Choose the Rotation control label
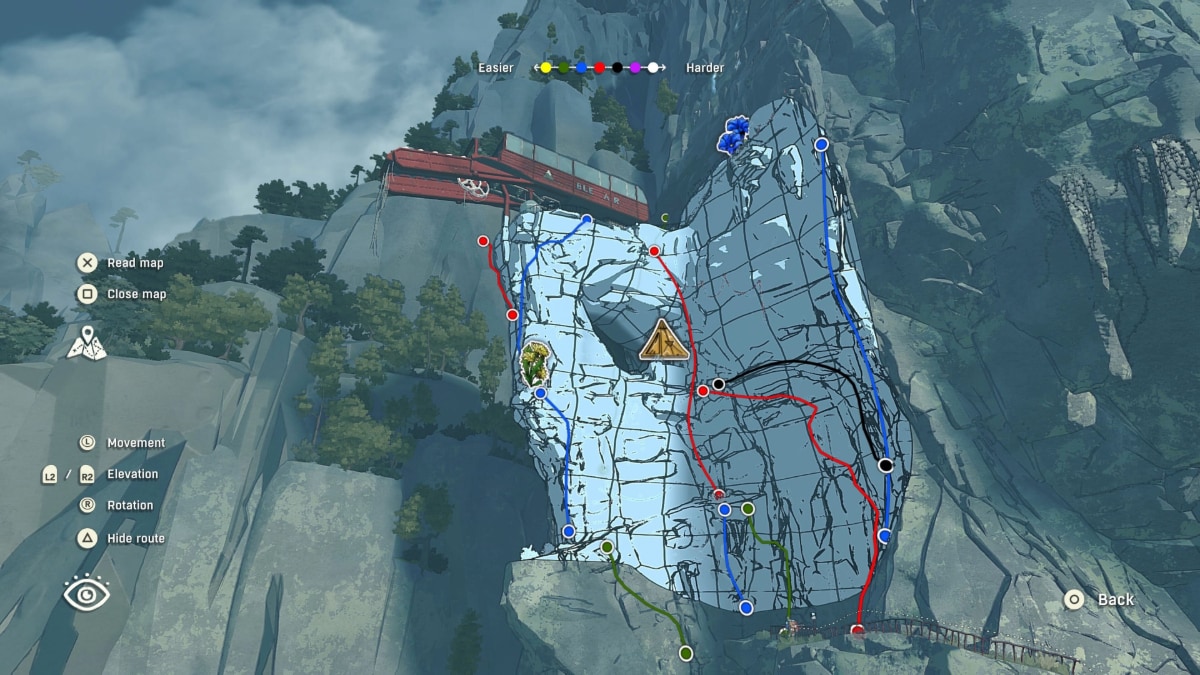1200x675 pixels. [130, 505]
